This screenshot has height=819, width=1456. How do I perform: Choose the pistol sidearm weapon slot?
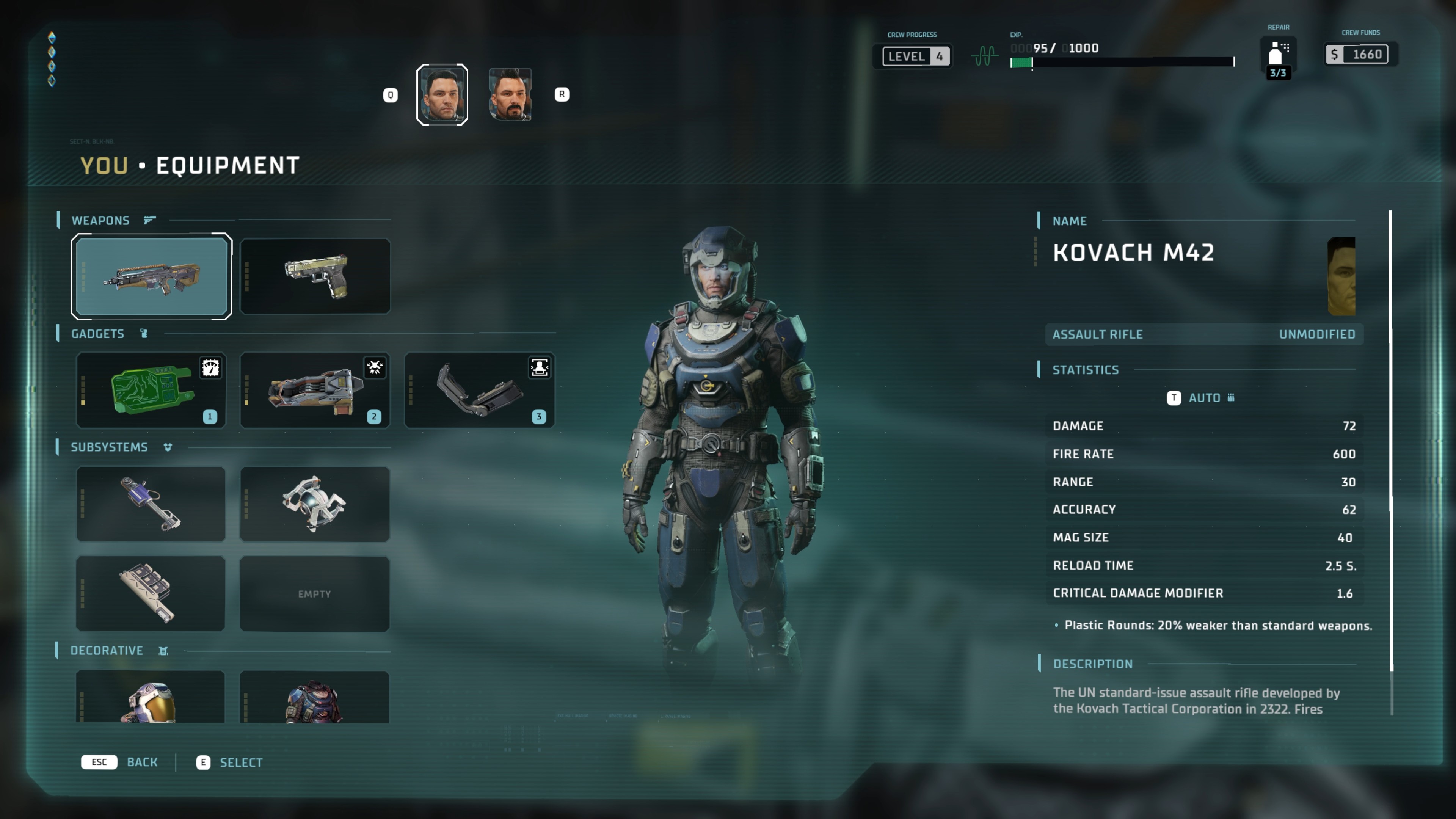[315, 276]
